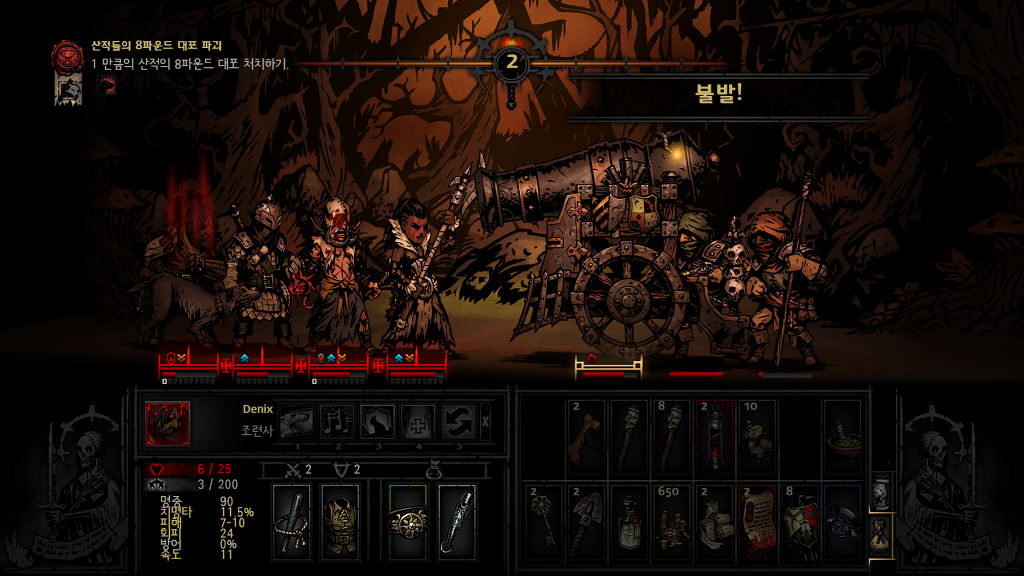The image size is (1024, 576).
Task: Use the hound guard shield skill
Action: coord(377,423)
